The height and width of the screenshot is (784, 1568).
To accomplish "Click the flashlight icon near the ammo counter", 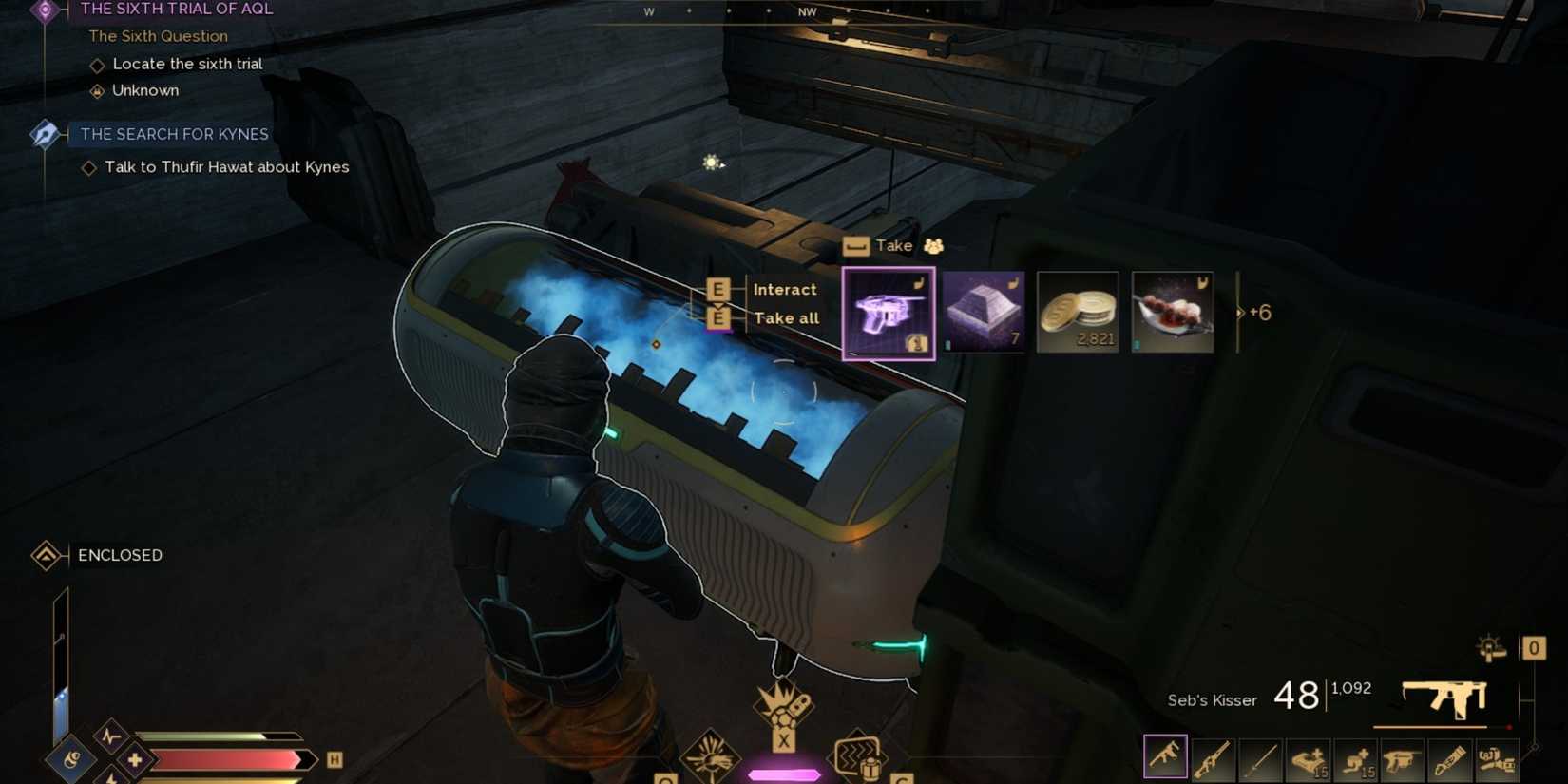I will pos(1490,647).
